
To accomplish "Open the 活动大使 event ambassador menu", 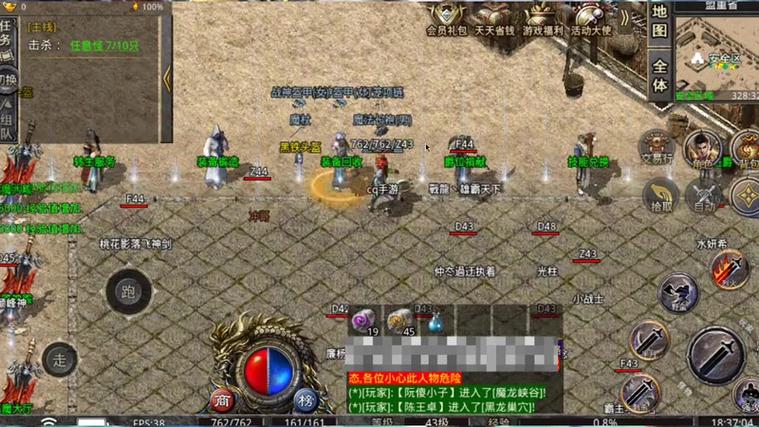I will tap(600, 18).
